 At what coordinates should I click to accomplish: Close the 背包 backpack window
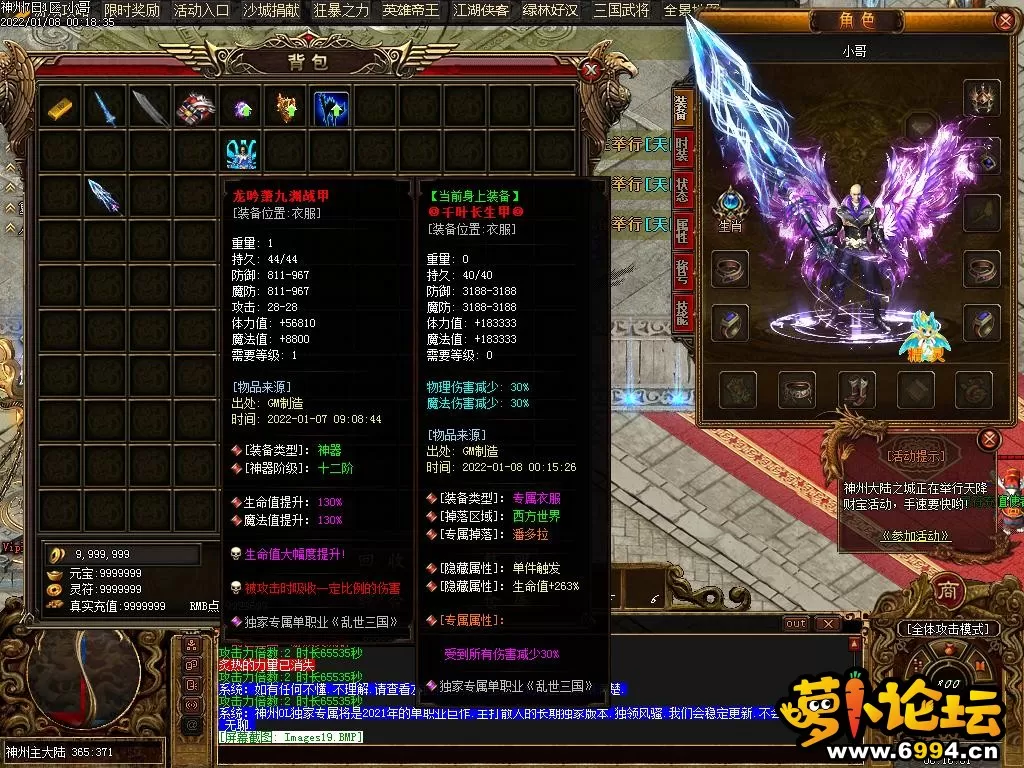coord(591,69)
